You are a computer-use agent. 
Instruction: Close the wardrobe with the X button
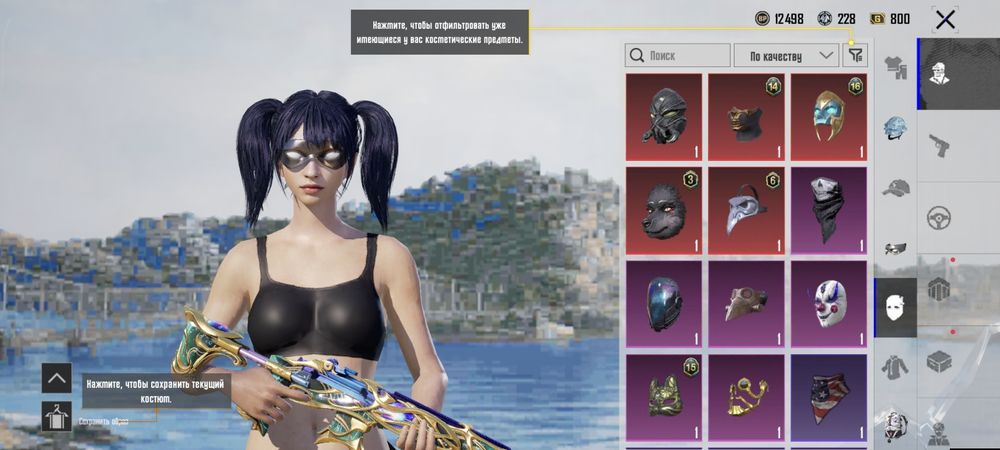coord(945,19)
